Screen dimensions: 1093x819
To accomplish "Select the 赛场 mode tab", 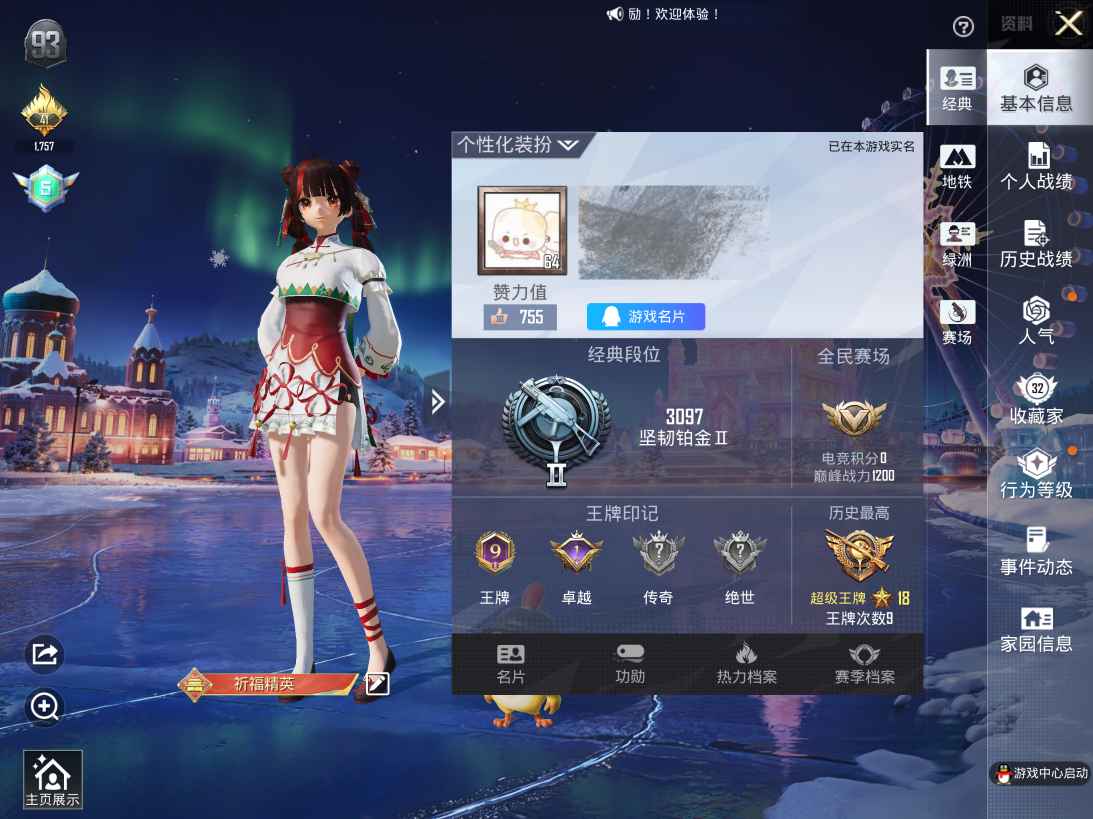I will click(x=957, y=322).
